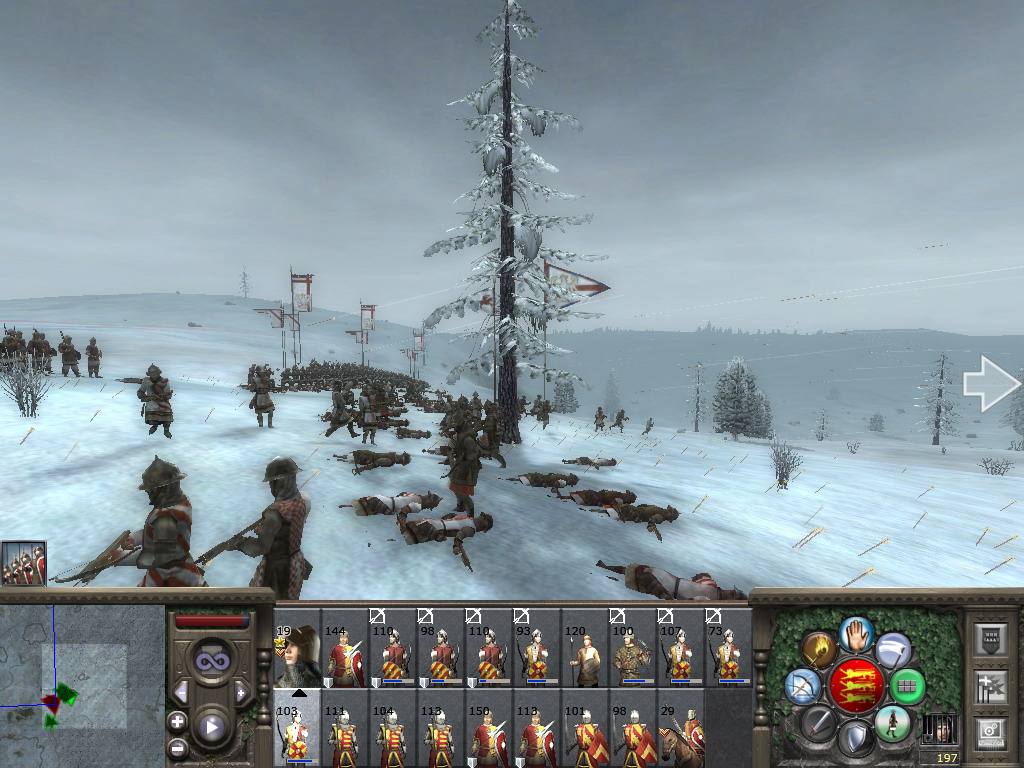Open the green formation grid button
1024x768 pixels.
point(907,686)
